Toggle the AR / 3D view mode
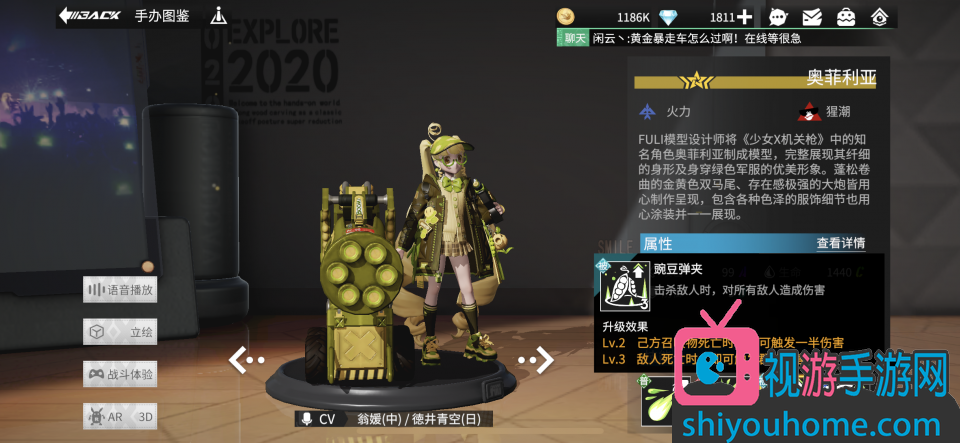This screenshot has height=443, width=960. pos(121,416)
